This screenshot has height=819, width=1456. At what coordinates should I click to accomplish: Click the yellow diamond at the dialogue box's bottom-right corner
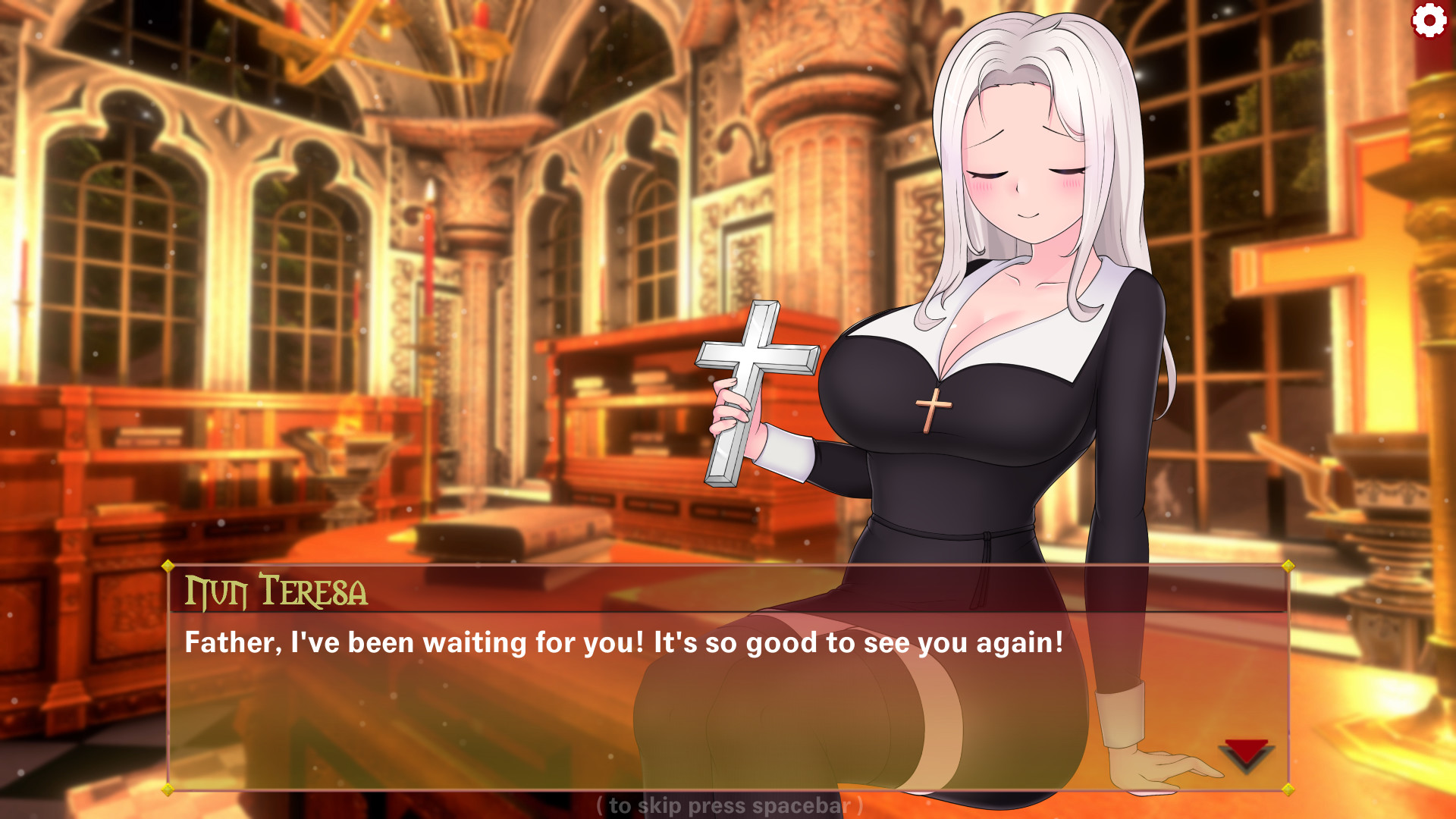[x=1289, y=789]
